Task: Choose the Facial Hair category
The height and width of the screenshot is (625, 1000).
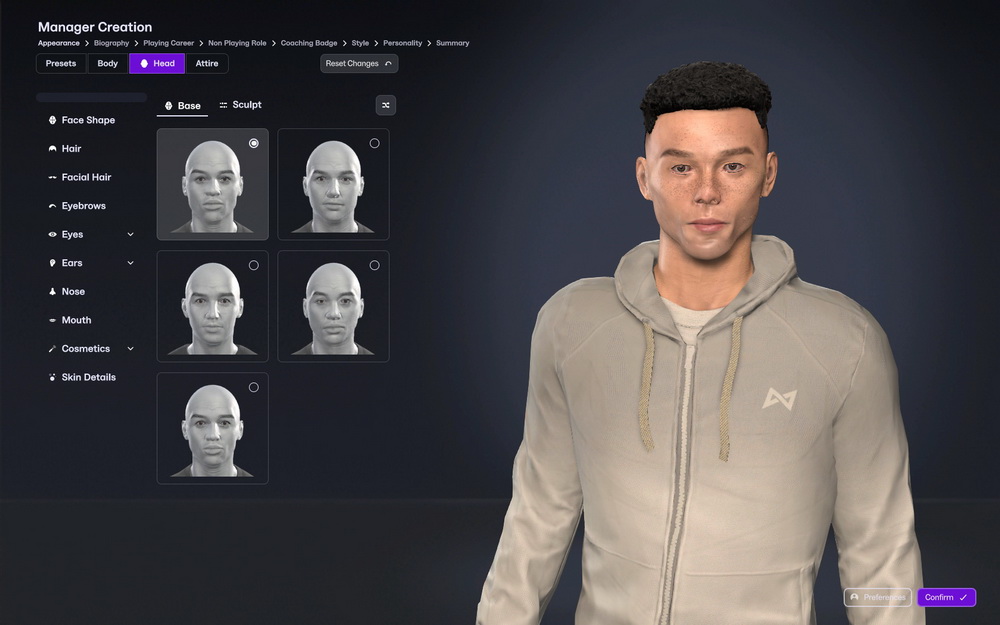Action: point(86,177)
